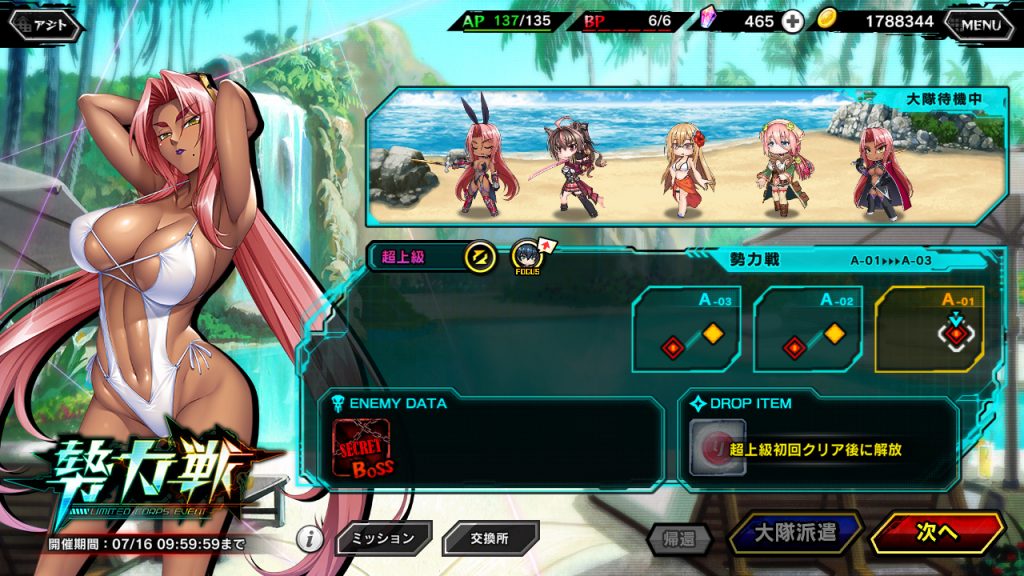The width and height of the screenshot is (1024, 576).
Task: Open the 交換所 exchange shop
Action: [490, 538]
